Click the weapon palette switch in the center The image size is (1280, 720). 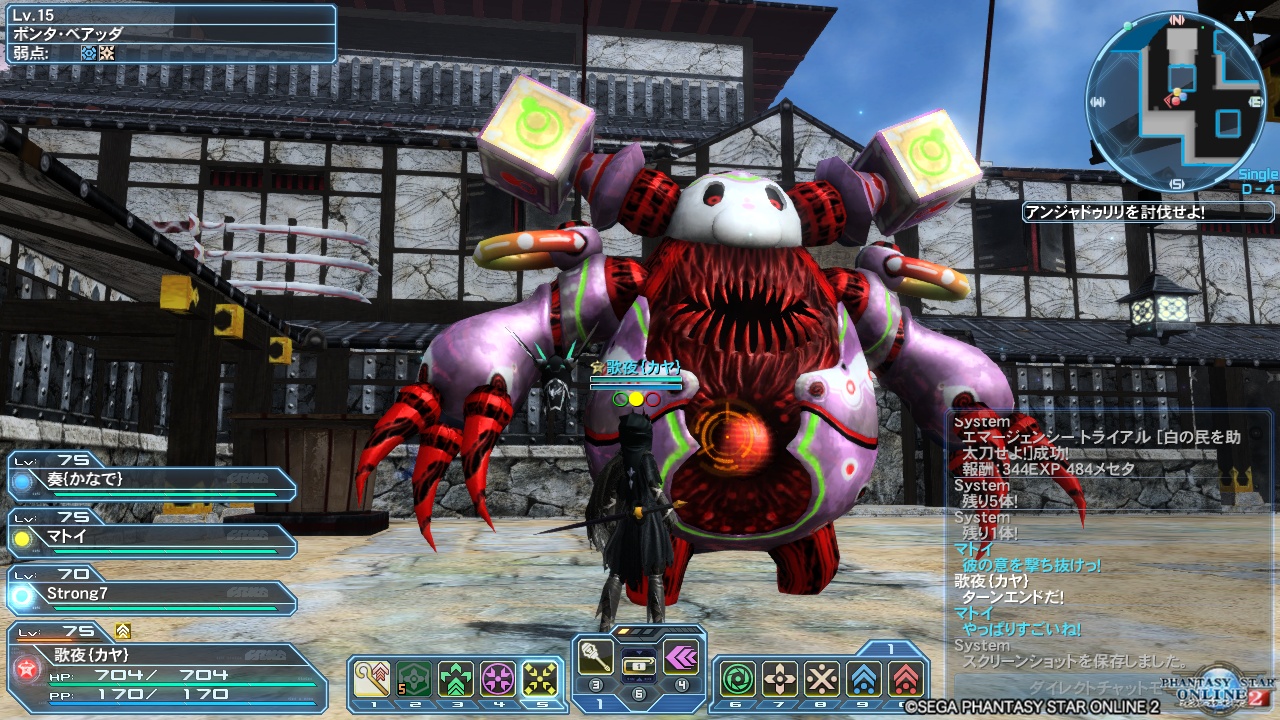[x=640, y=665]
